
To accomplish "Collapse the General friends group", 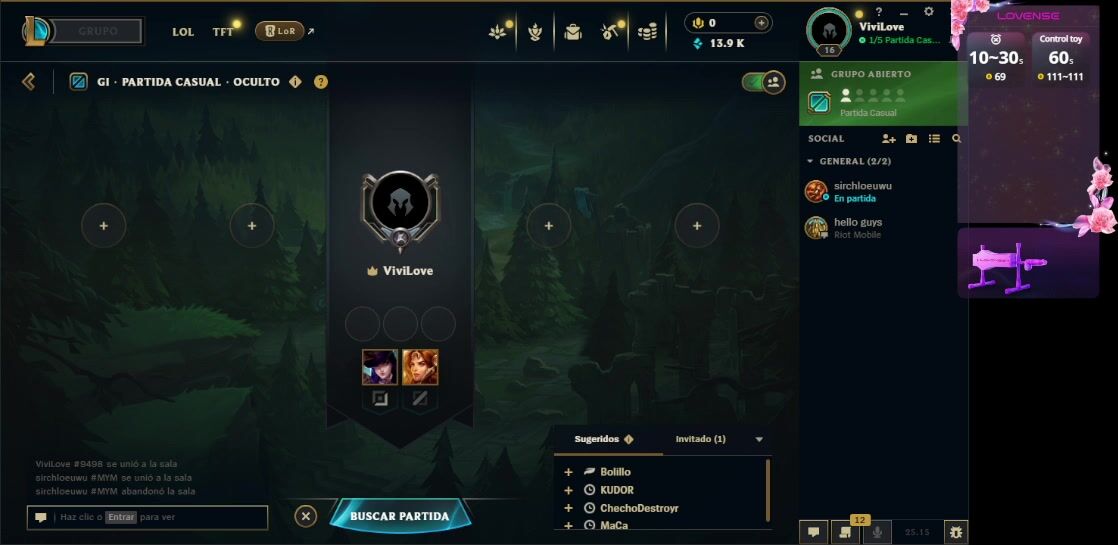I will click(x=810, y=161).
